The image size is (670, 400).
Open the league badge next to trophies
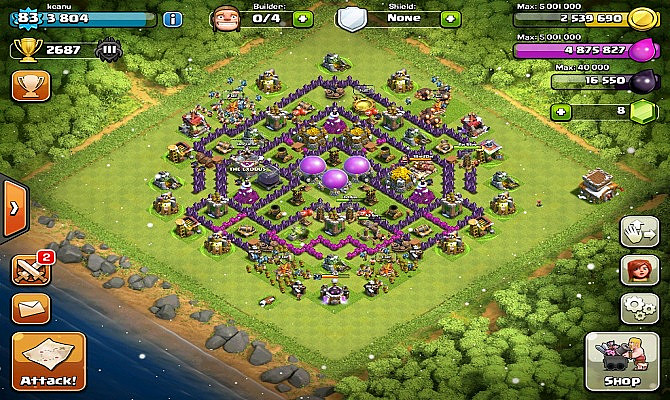tap(107, 49)
